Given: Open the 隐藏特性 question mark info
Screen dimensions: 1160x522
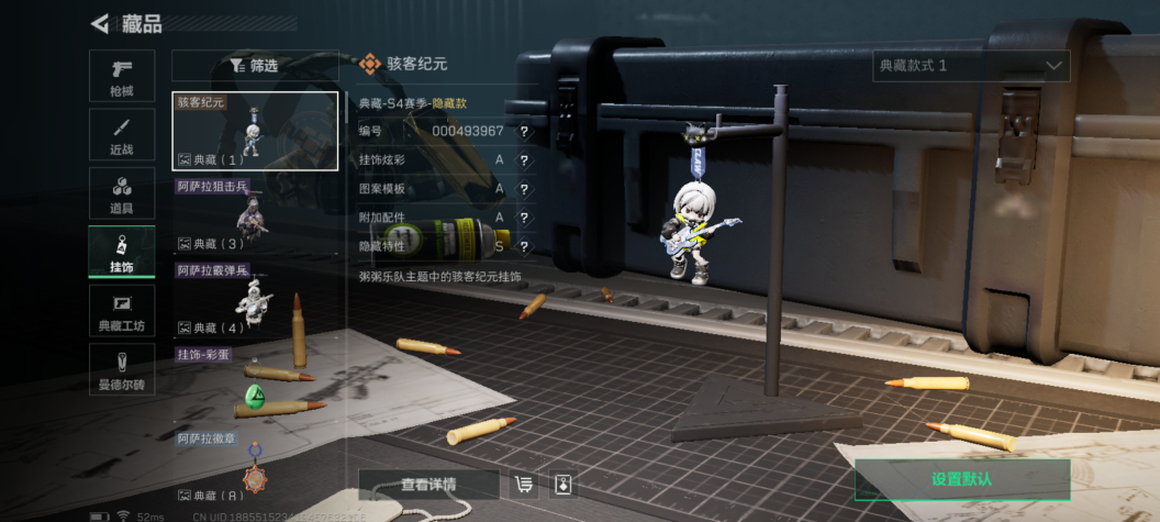Looking at the screenshot, I should pyautogui.click(x=524, y=246).
